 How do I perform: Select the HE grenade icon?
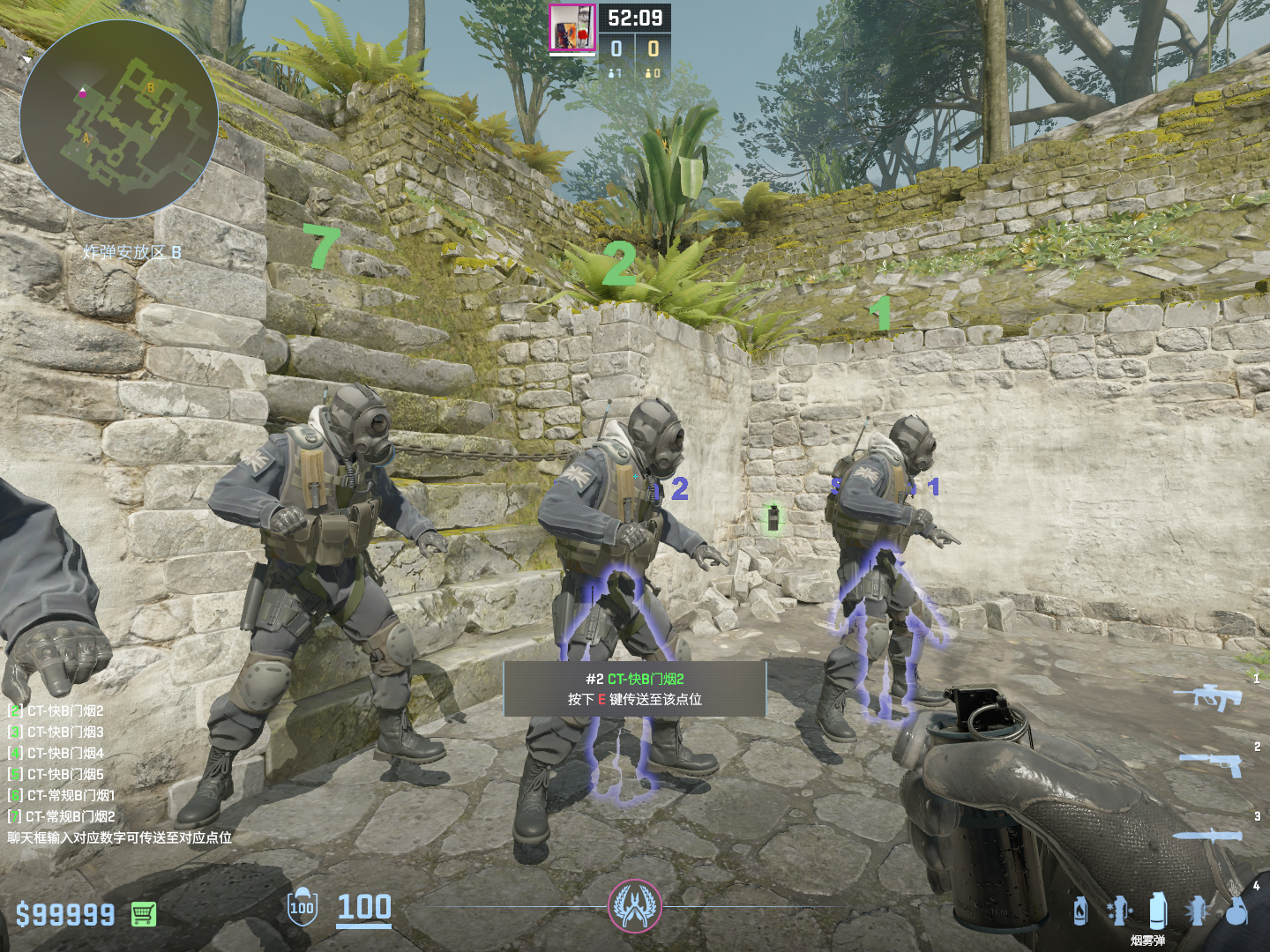(1236, 911)
